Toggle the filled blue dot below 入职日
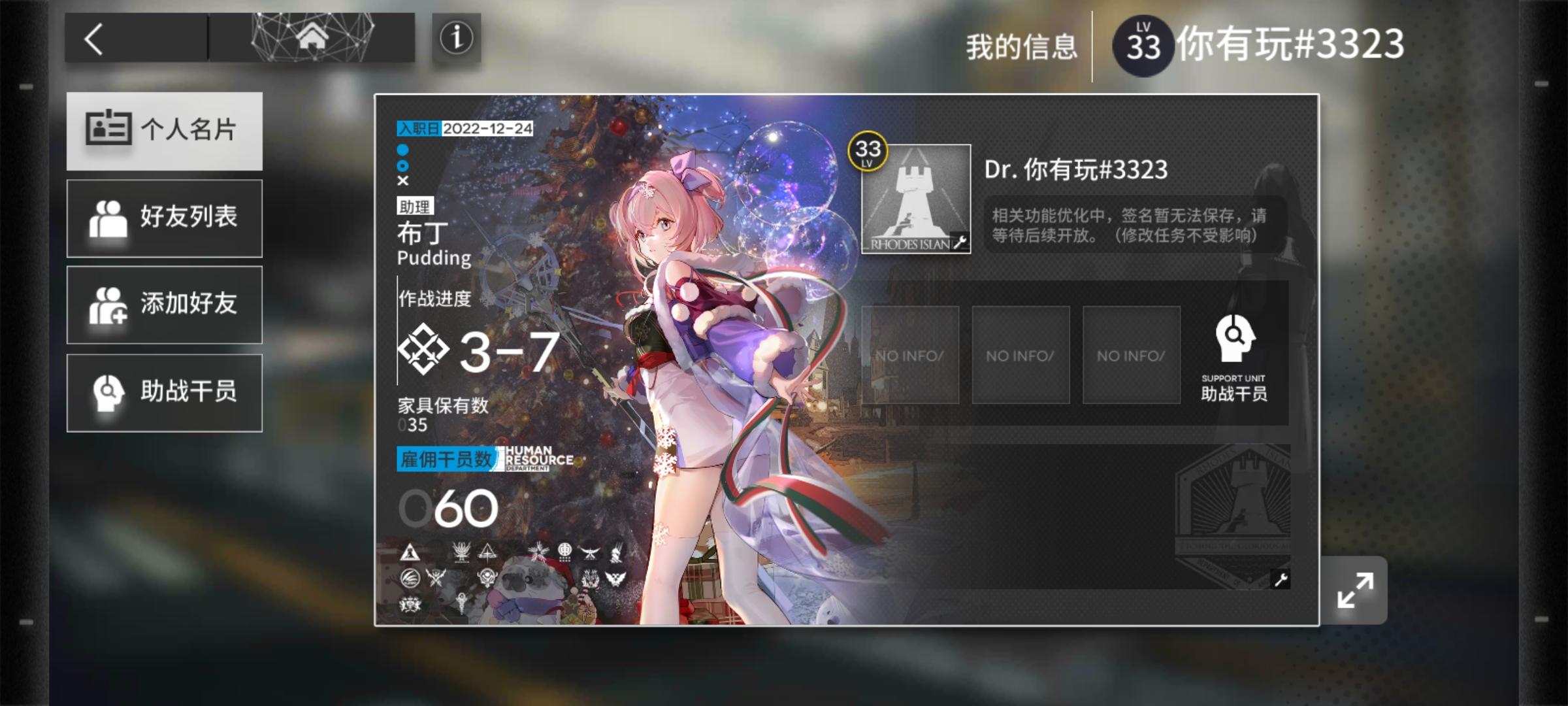The image size is (1568, 706). point(402,150)
